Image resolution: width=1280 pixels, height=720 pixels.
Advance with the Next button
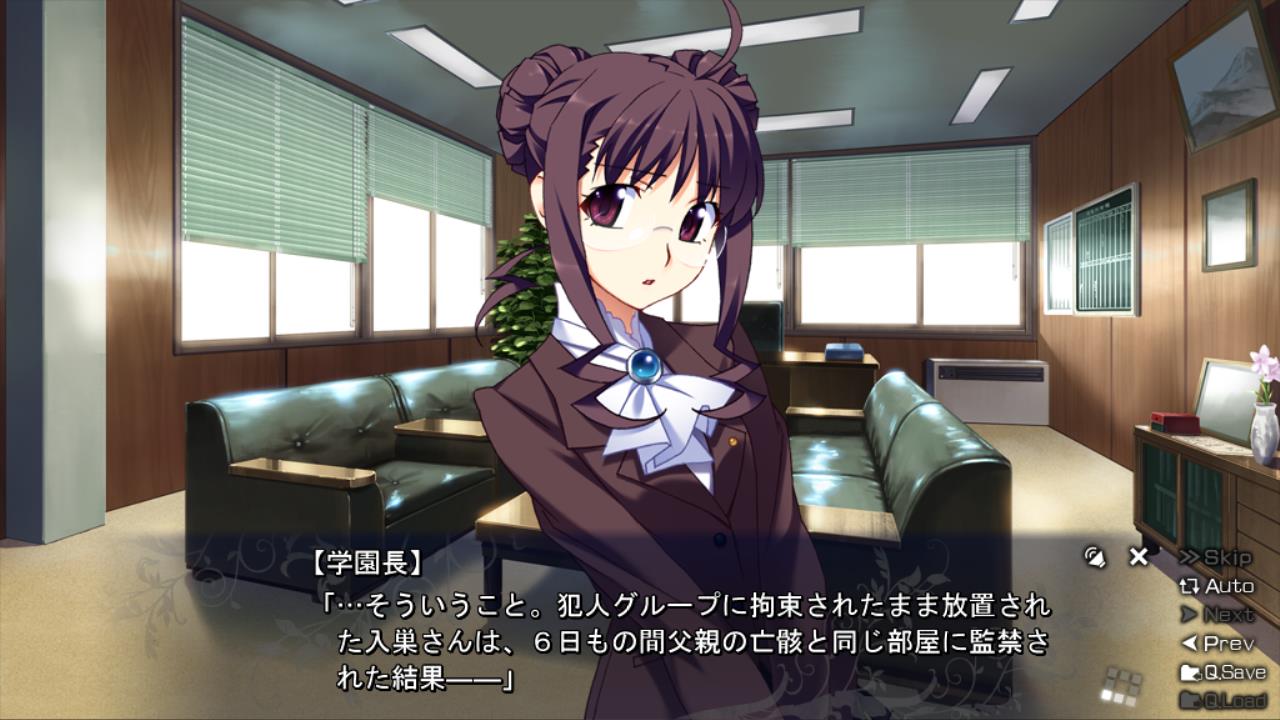1217,614
